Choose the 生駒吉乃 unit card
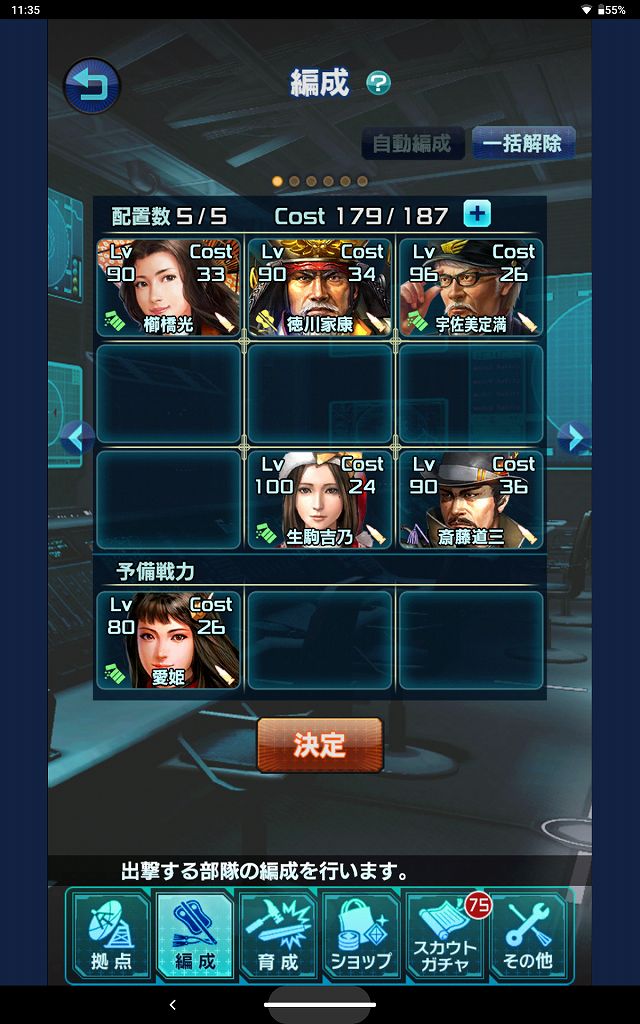The width and height of the screenshot is (640, 1024). pos(319,500)
